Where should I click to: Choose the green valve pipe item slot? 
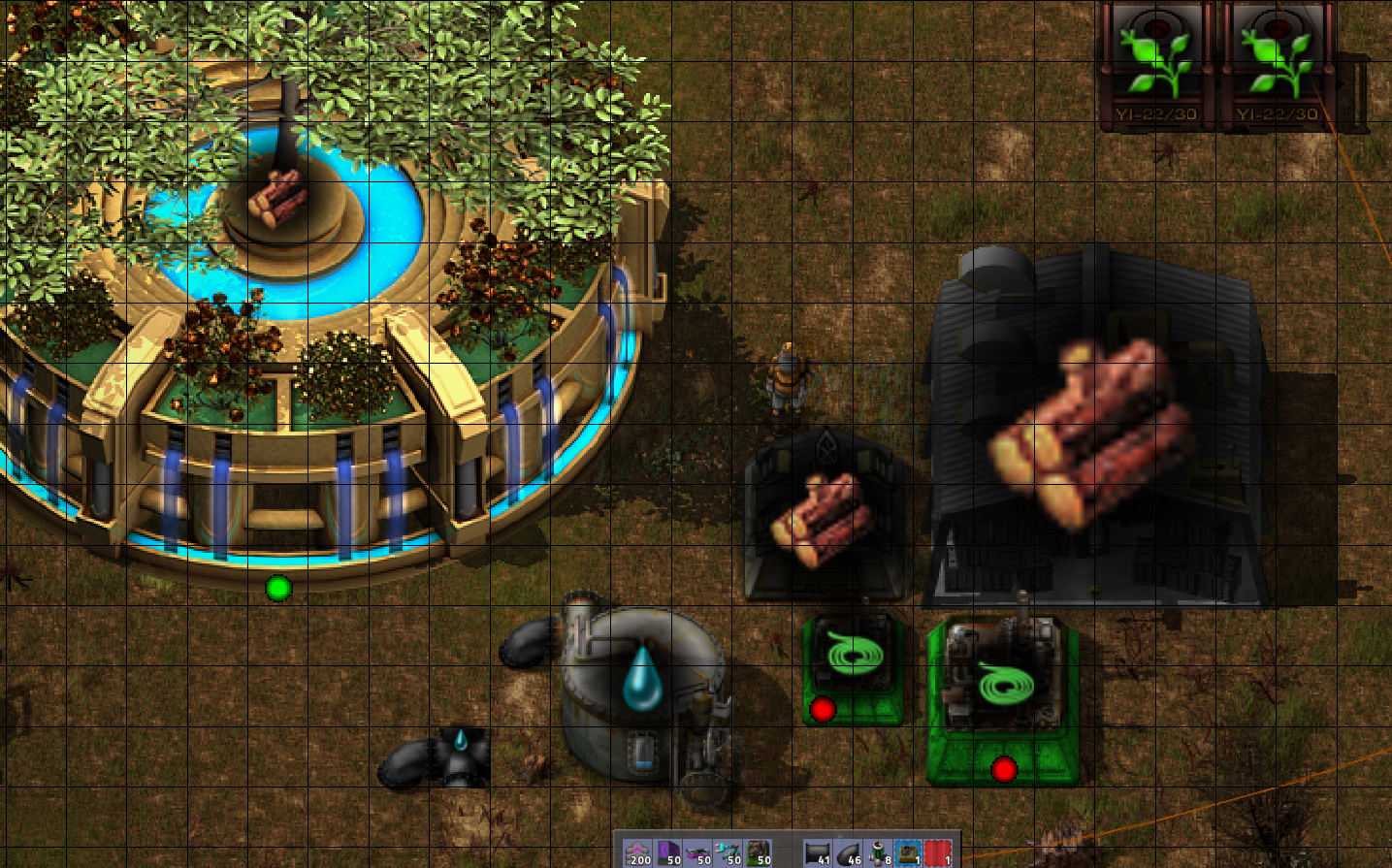[x=879, y=853]
